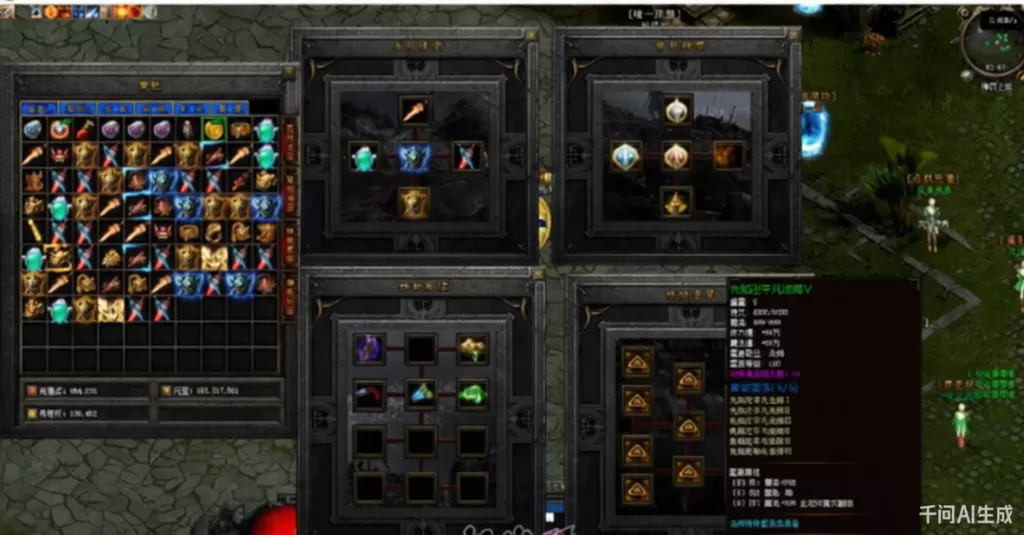Image resolution: width=1024 pixels, height=535 pixels.
Task: Select the dark orange flame slot in top-right panel
Action: 728,156
